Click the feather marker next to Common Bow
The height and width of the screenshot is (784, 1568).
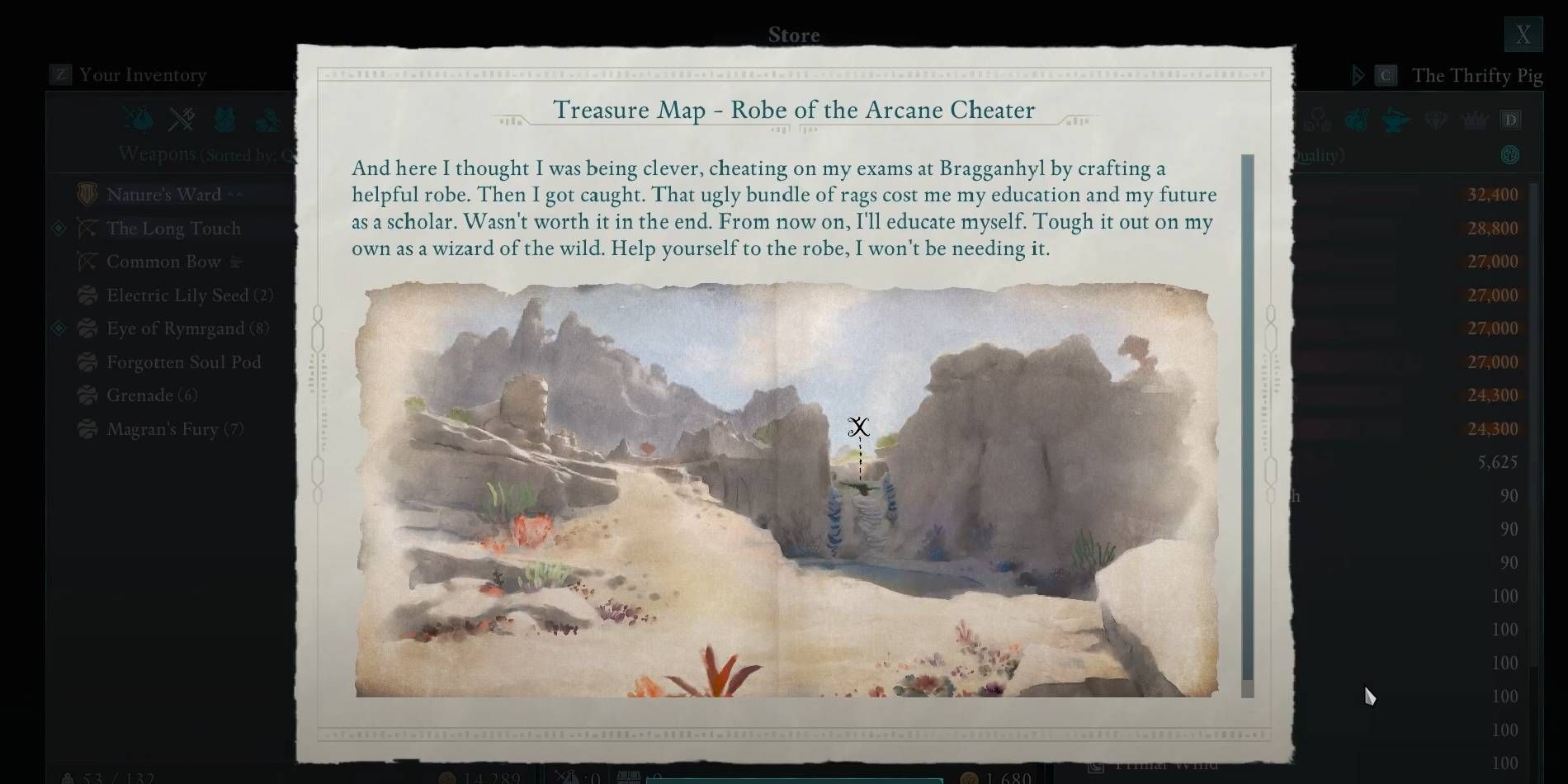237,261
